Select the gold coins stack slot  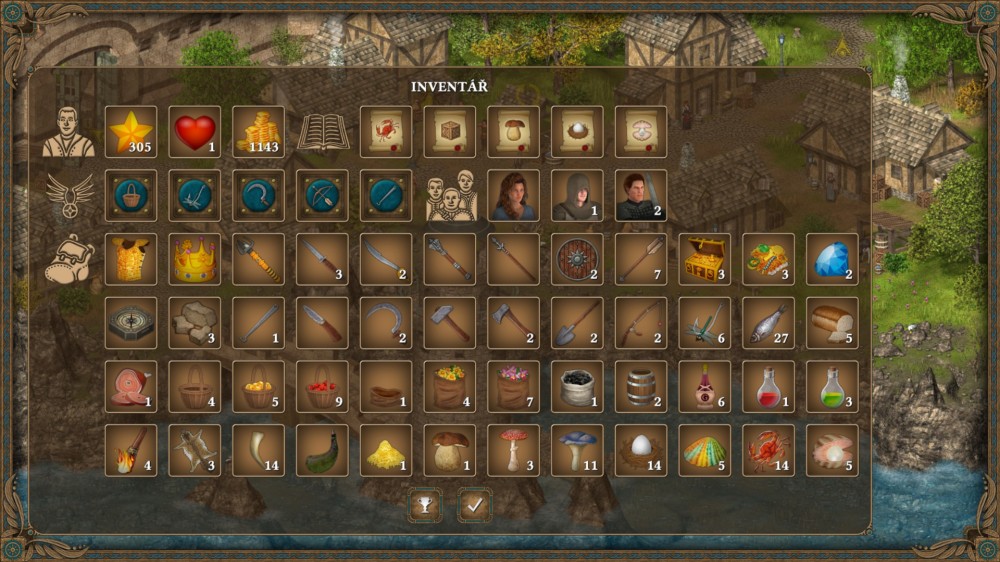(x=259, y=132)
